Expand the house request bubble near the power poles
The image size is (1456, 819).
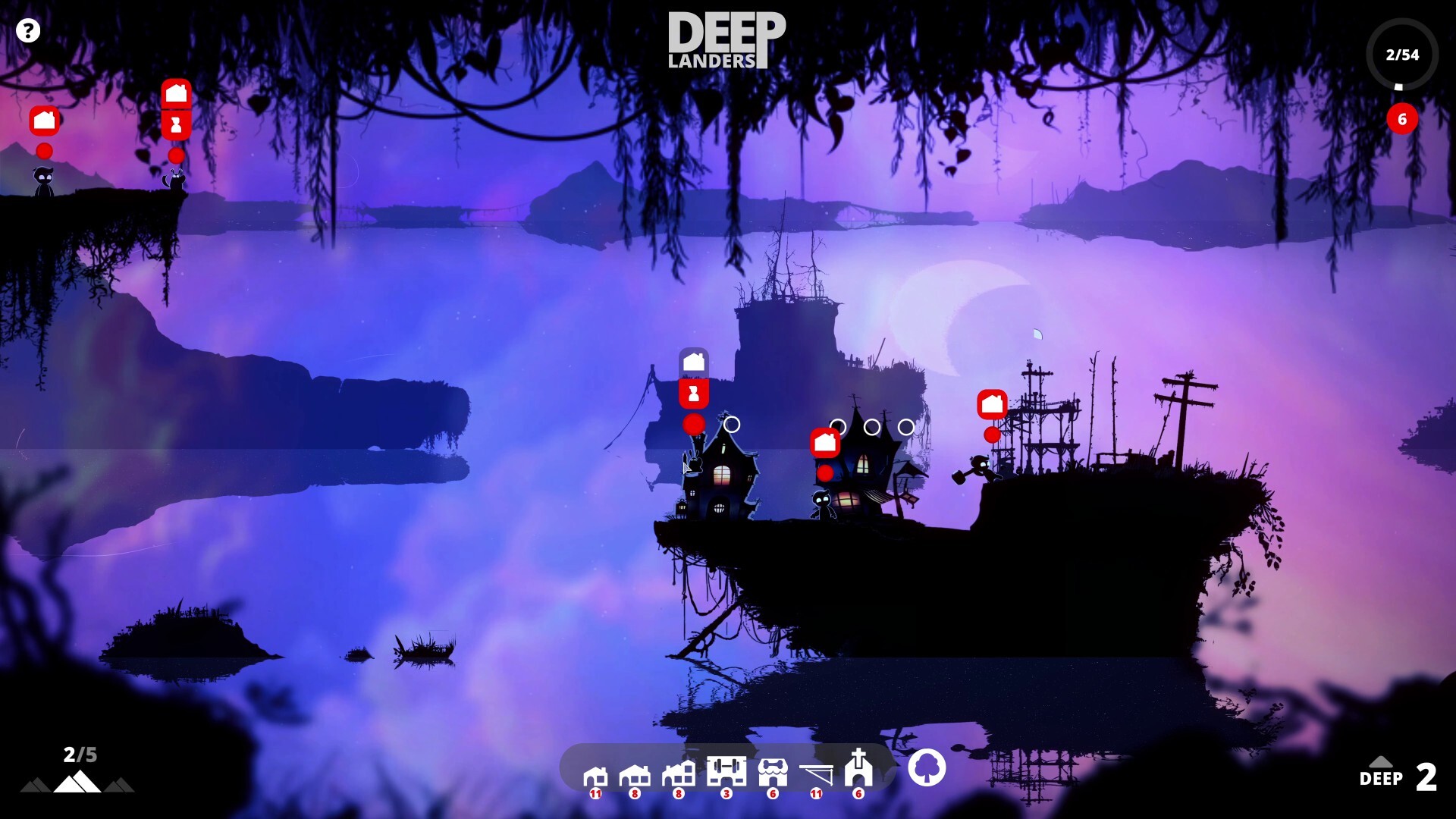click(990, 405)
